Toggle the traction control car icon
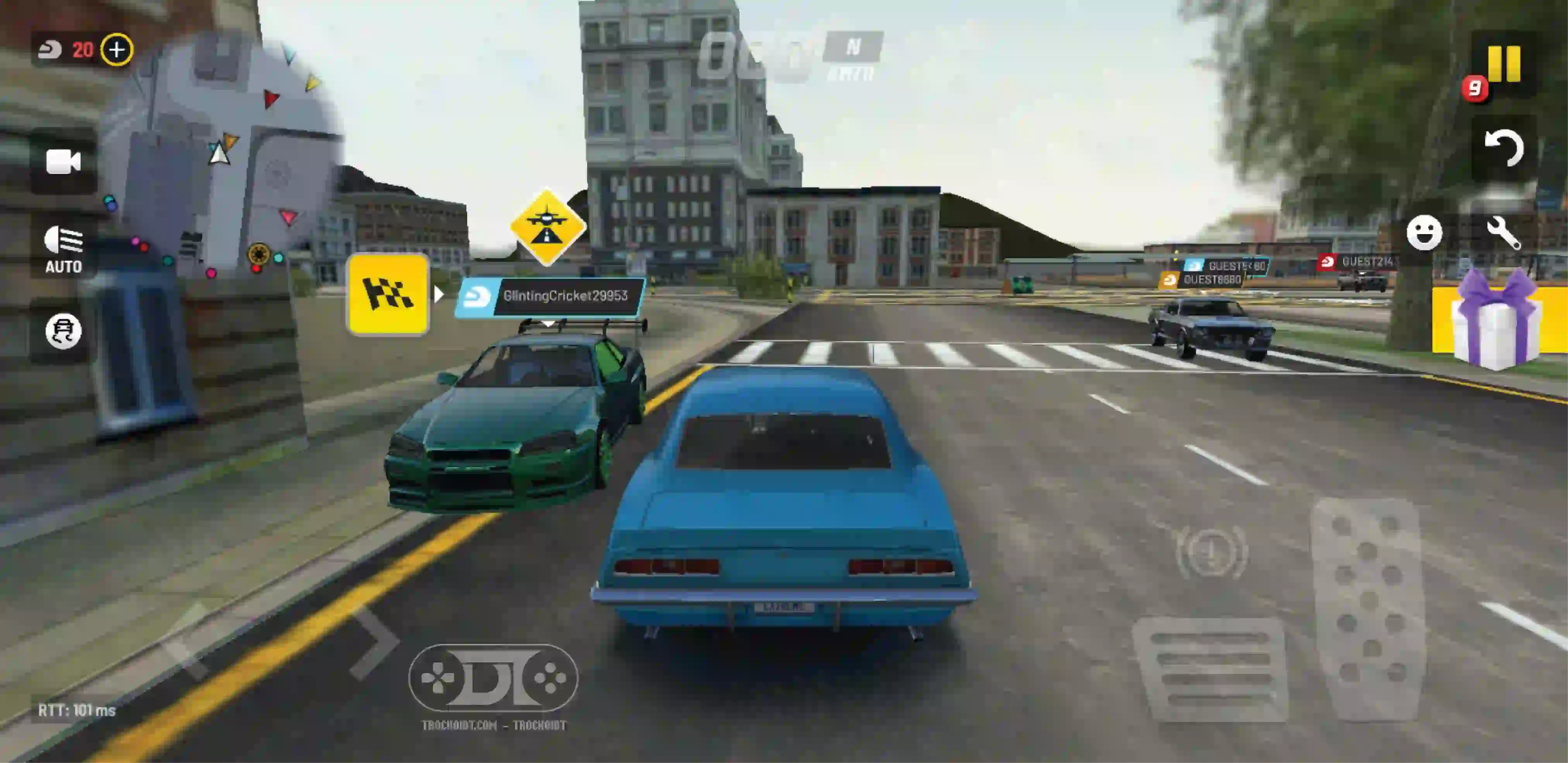The width and height of the screenshot is (1568, 763). coord(63,331)
